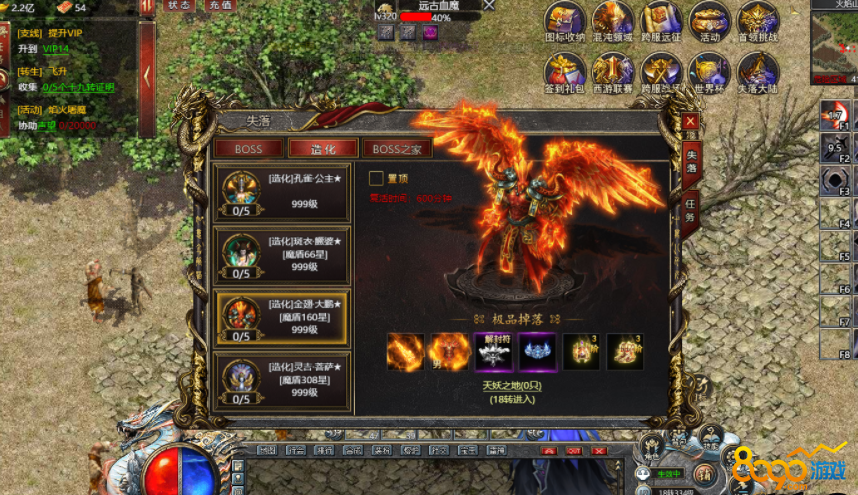Tick the 置顶 checkbox
This screenshot has height=495, width=858.
376,178
